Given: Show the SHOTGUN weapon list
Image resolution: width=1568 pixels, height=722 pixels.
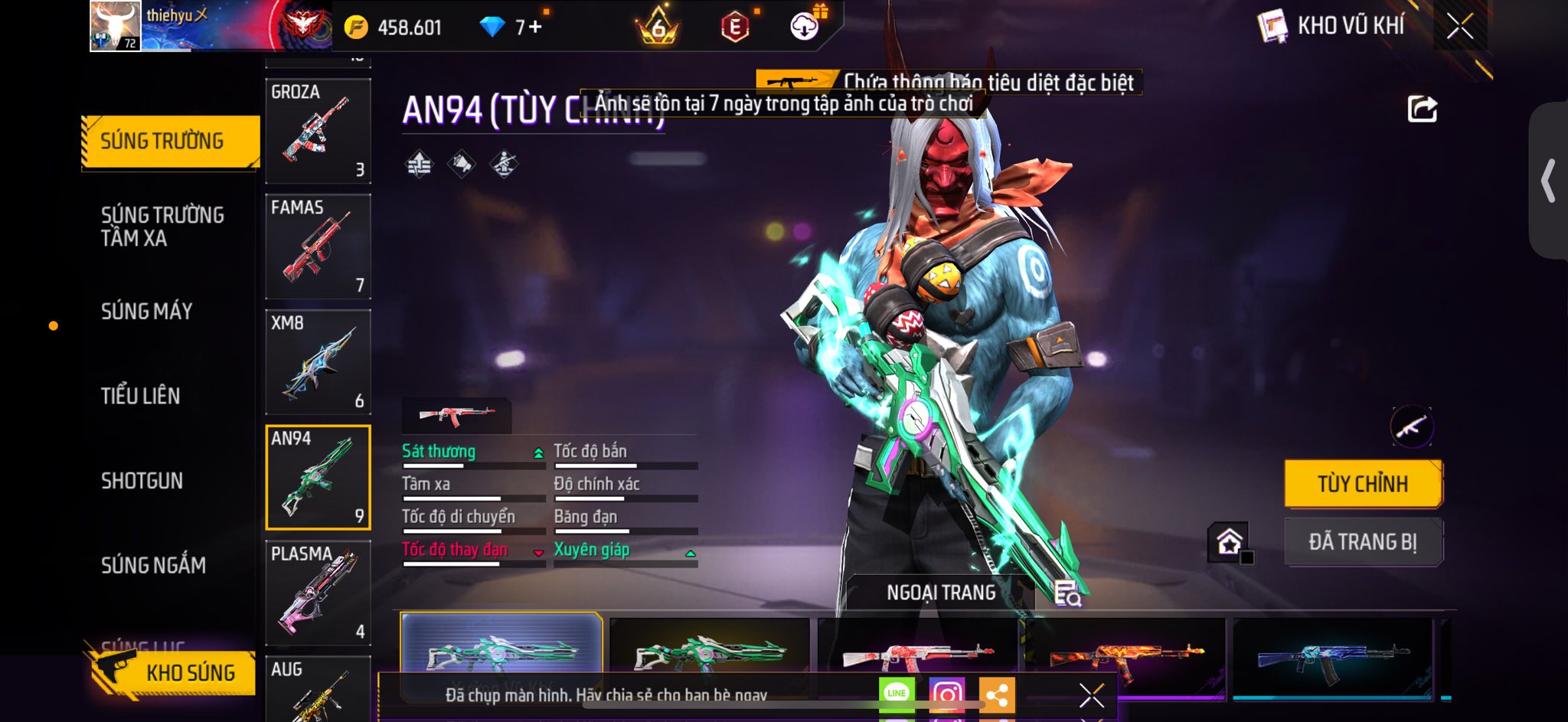Looking at the screenshot, I should (142, 481).
